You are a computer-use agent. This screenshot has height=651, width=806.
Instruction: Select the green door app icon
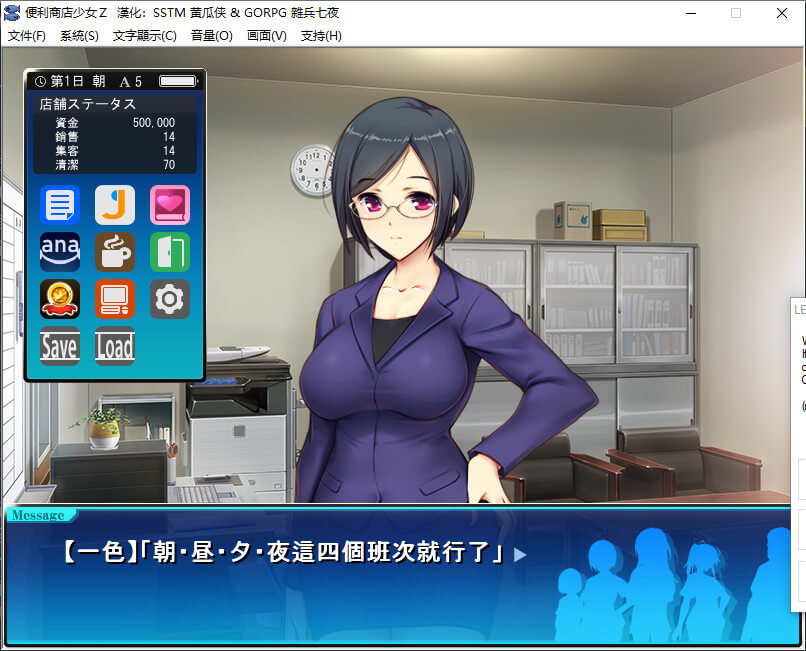coord(169,252)
